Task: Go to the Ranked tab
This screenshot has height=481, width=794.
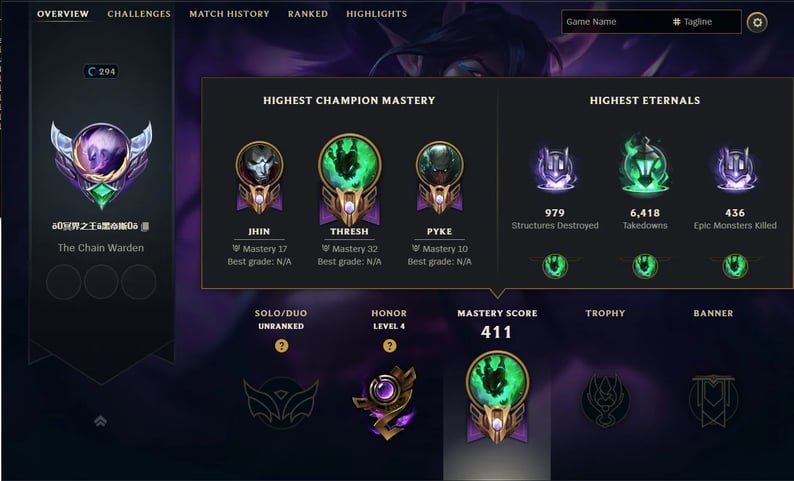Action: [x=308, y=14]
